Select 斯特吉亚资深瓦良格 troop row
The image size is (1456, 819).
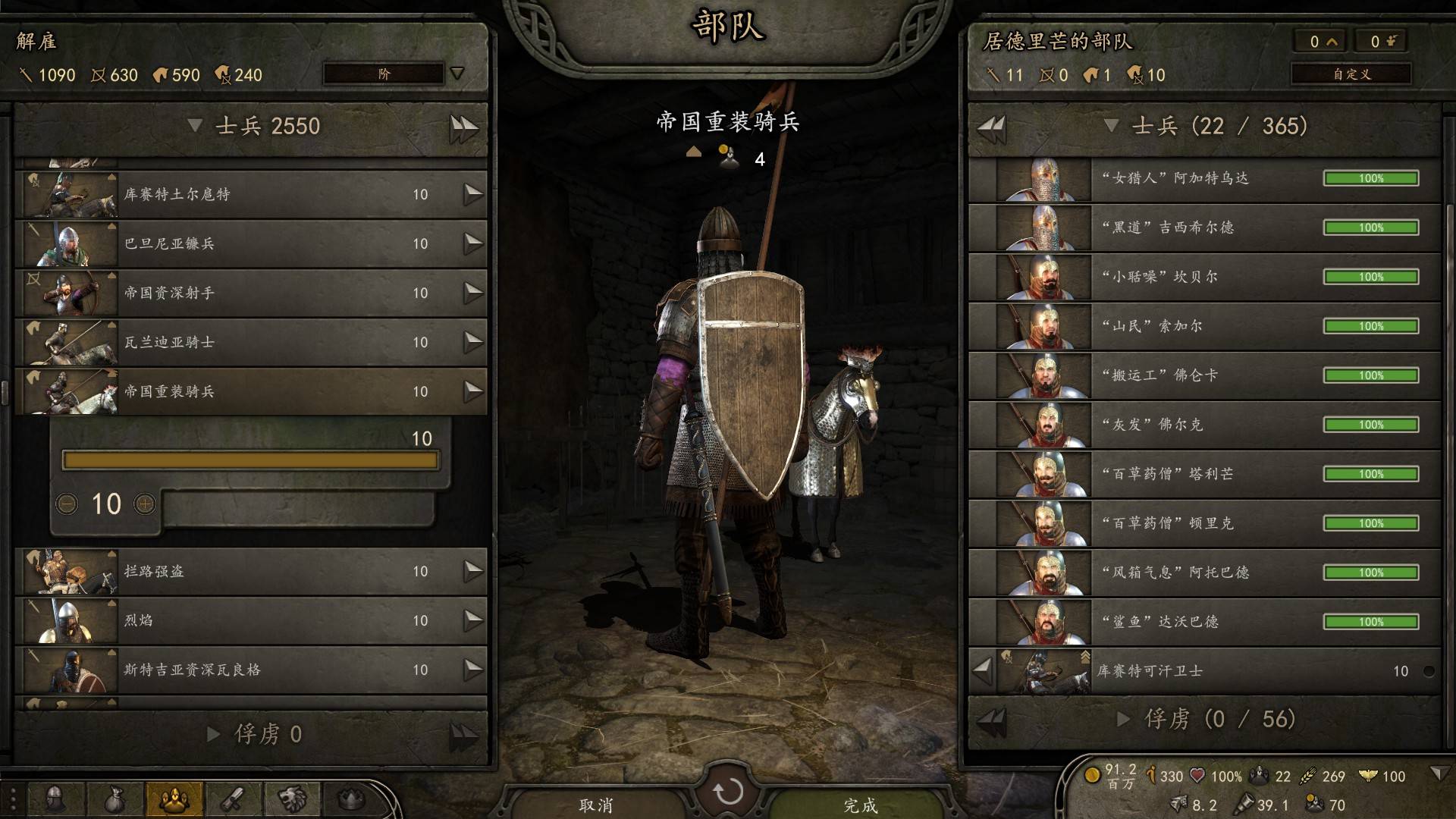point(250,670)
